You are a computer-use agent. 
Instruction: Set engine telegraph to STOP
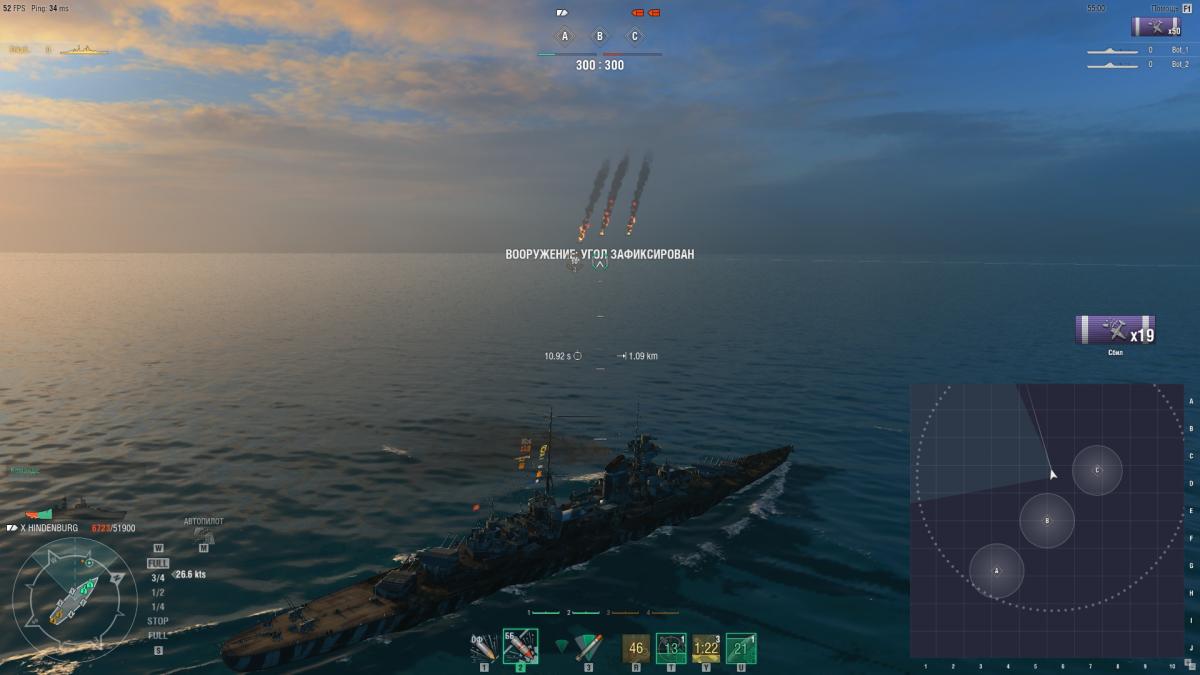coord(158,621)
